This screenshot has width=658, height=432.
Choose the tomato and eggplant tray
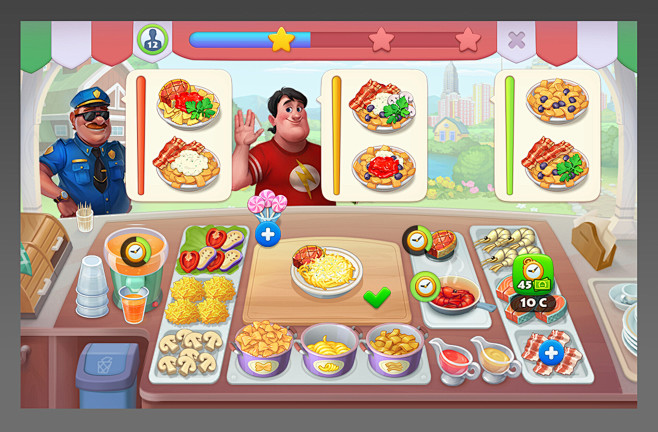coord(211,250)
